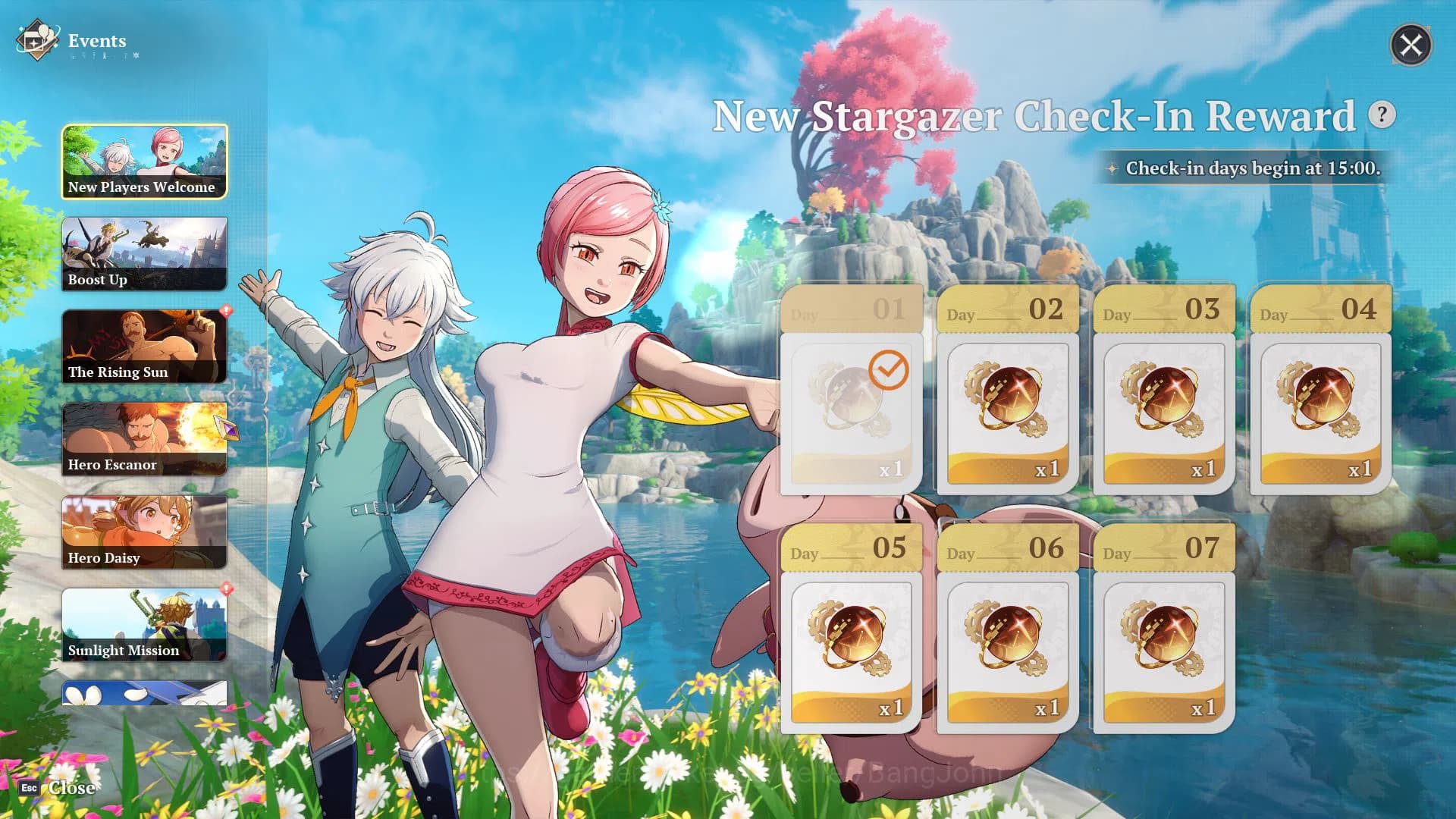
Task: Switch to the Boost Up event
Action: tap(144, 254)
